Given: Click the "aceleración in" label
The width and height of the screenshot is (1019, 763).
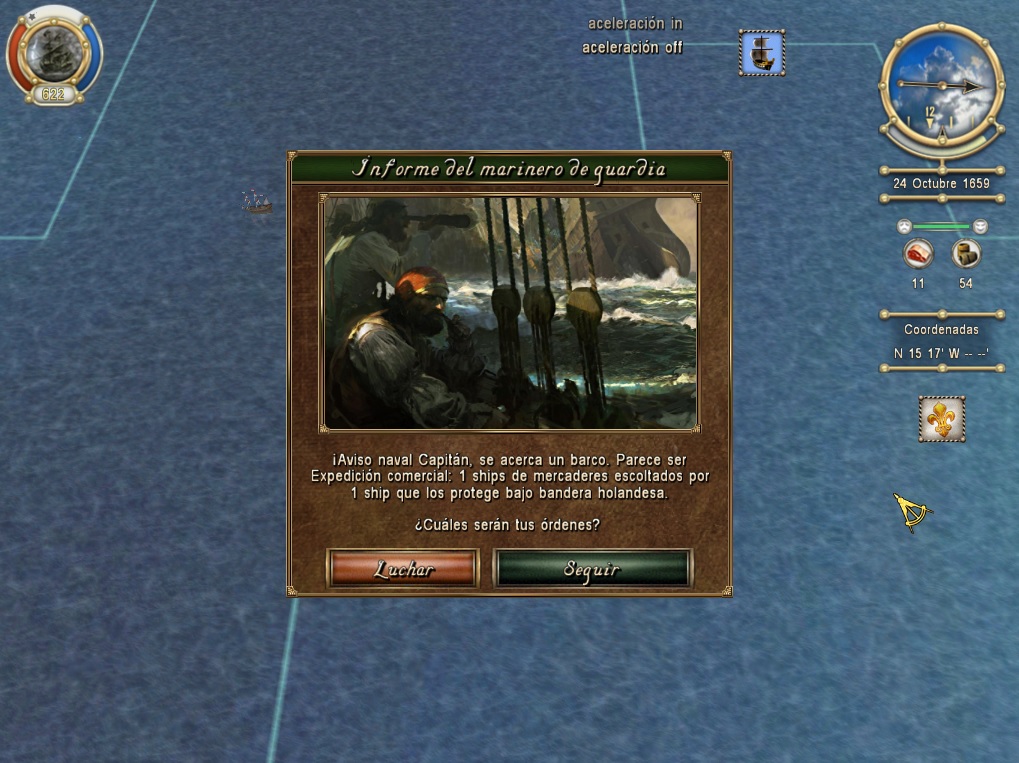Looking at the screenshot, I should coord(635,23).
